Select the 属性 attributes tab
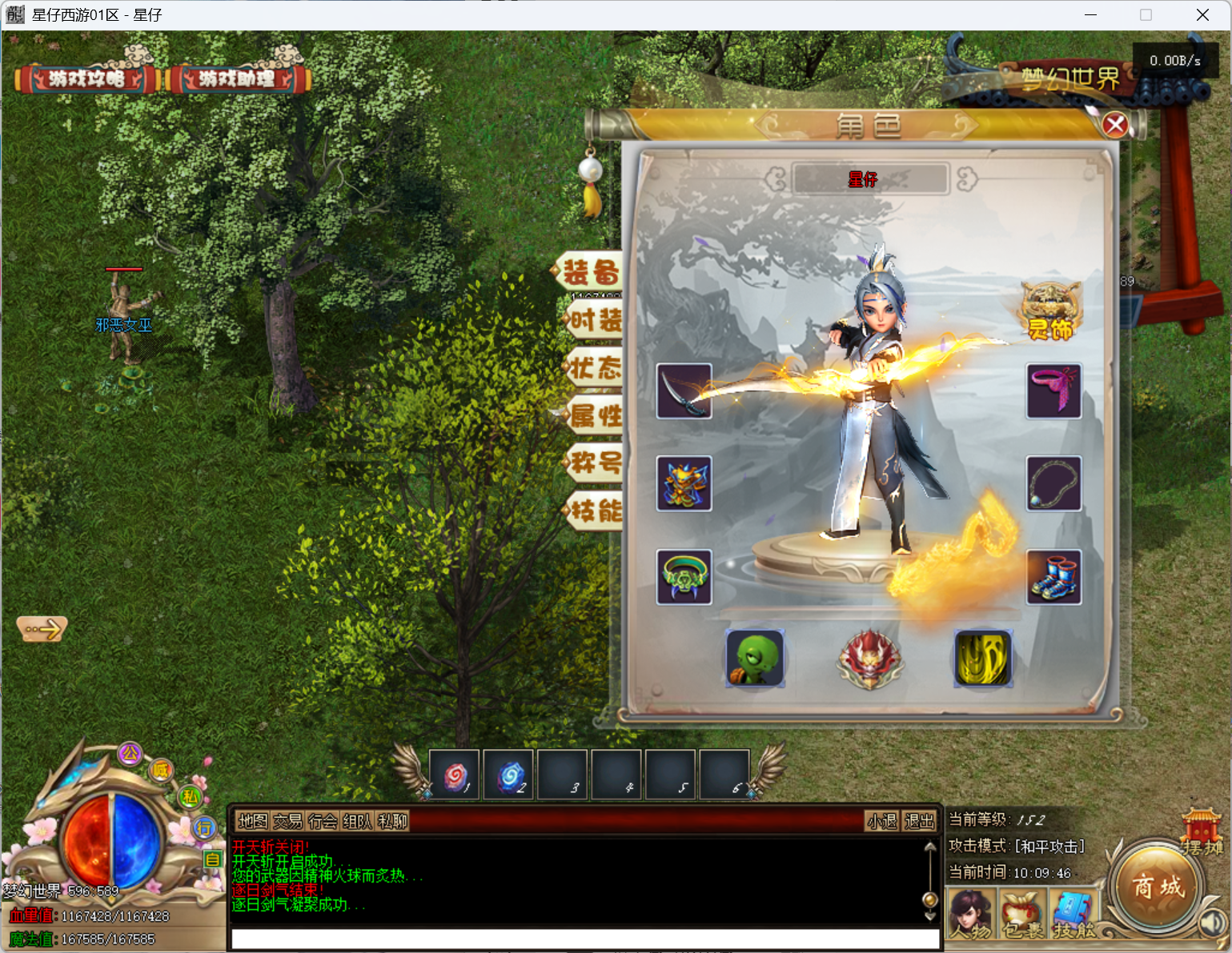1232x953 pixels. coord(594,415)
